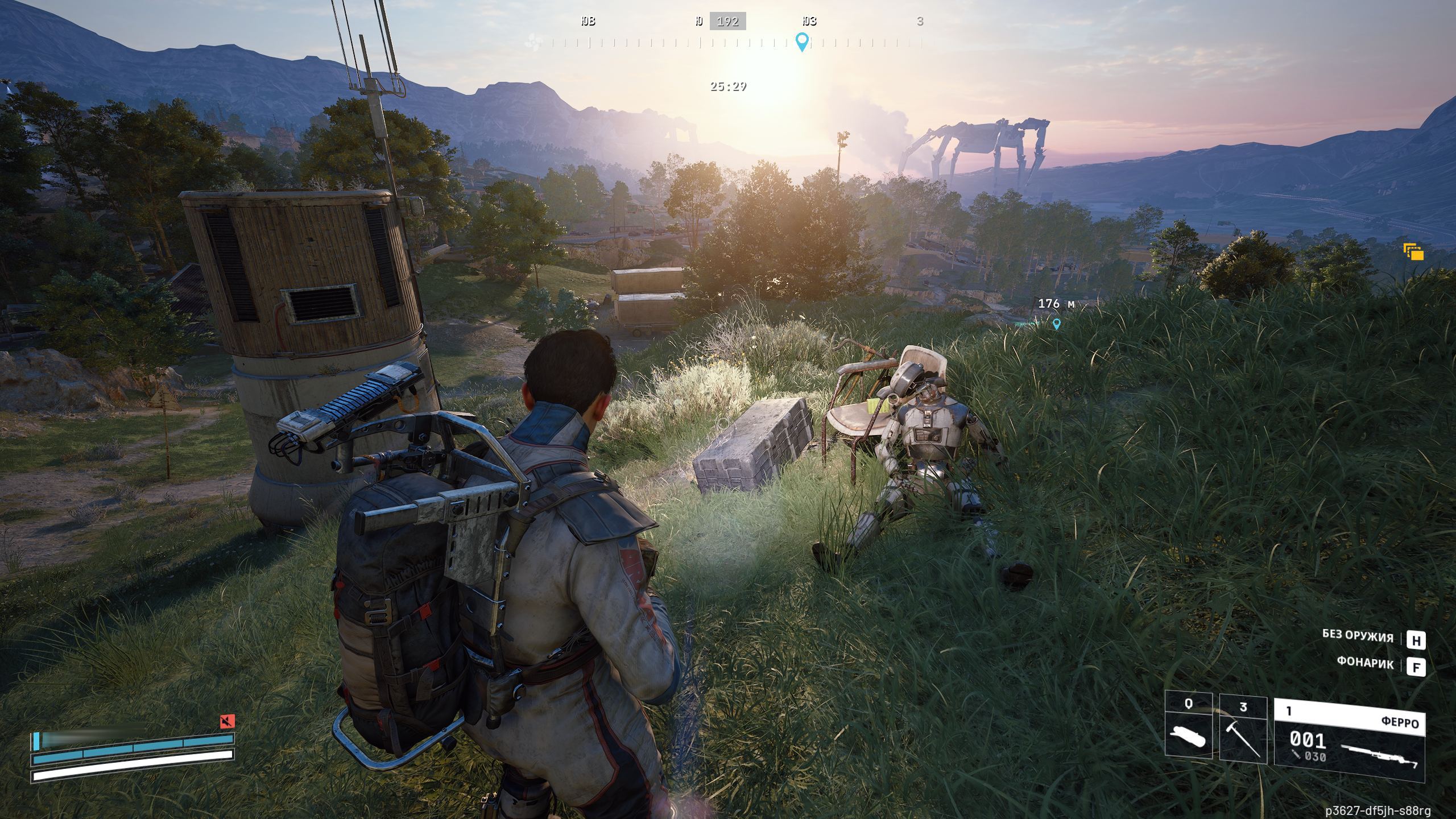
Task: Click the 176 m waypoint marker
Action: click(x=1057, y=324)
